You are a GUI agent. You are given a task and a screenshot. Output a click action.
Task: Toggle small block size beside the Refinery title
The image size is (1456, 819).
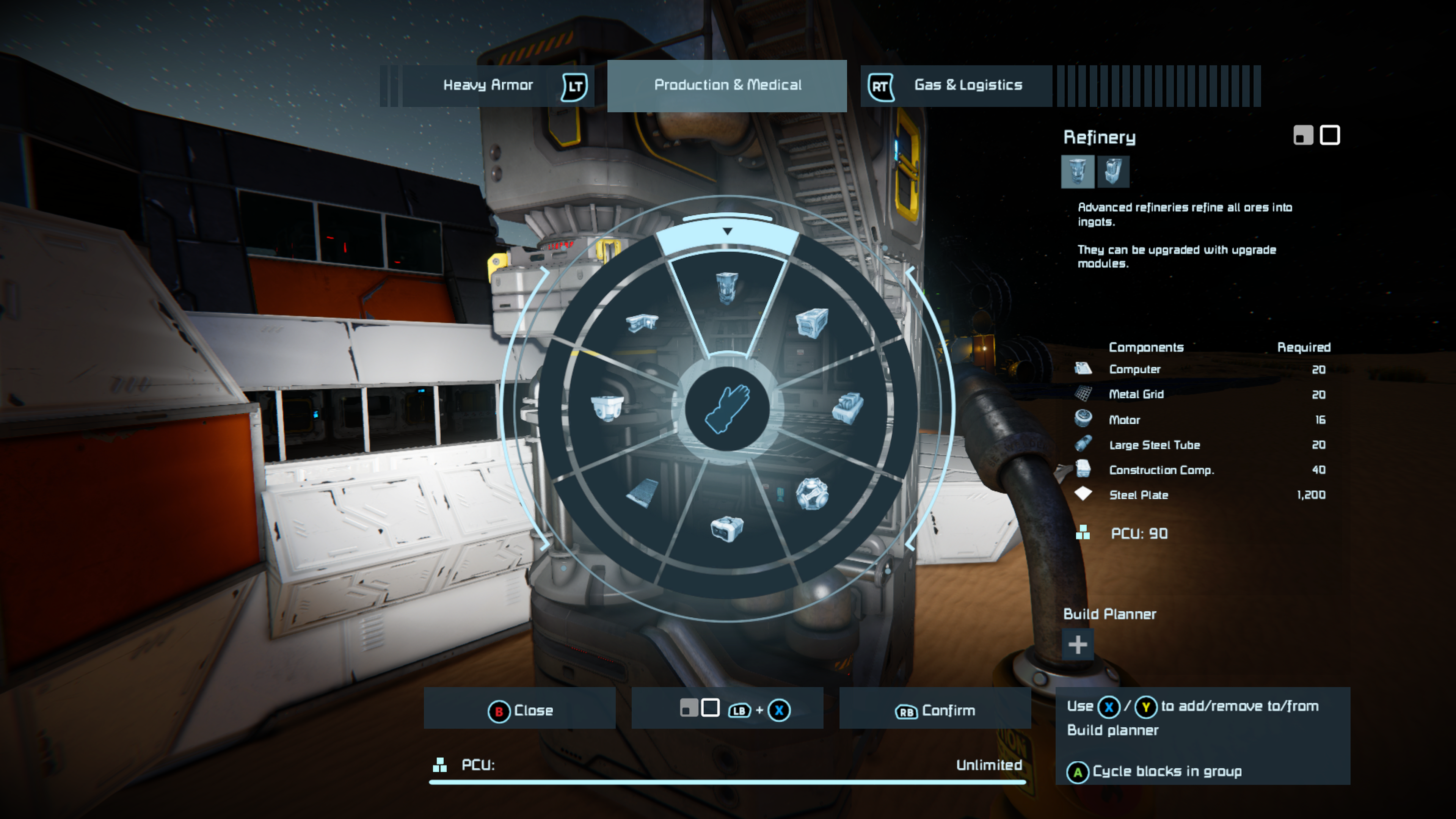click(x=1303, y=136)
